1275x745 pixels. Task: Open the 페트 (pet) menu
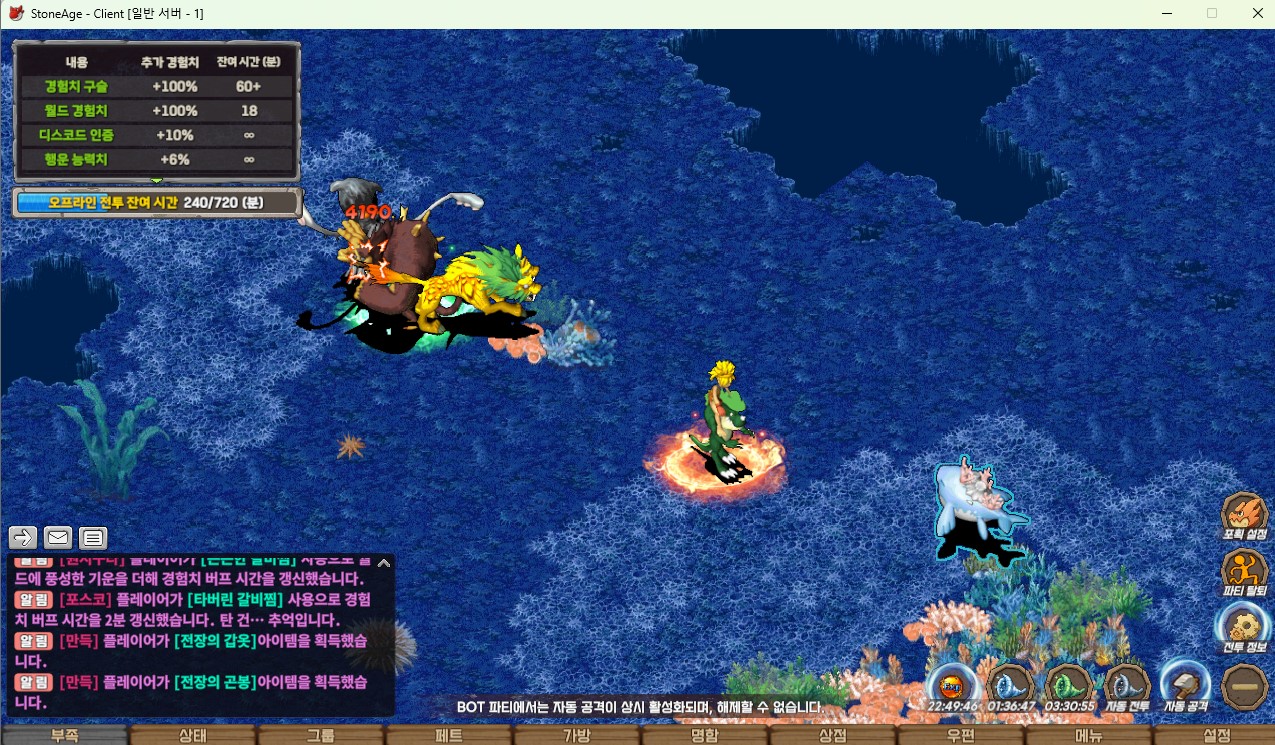[449, 736]
